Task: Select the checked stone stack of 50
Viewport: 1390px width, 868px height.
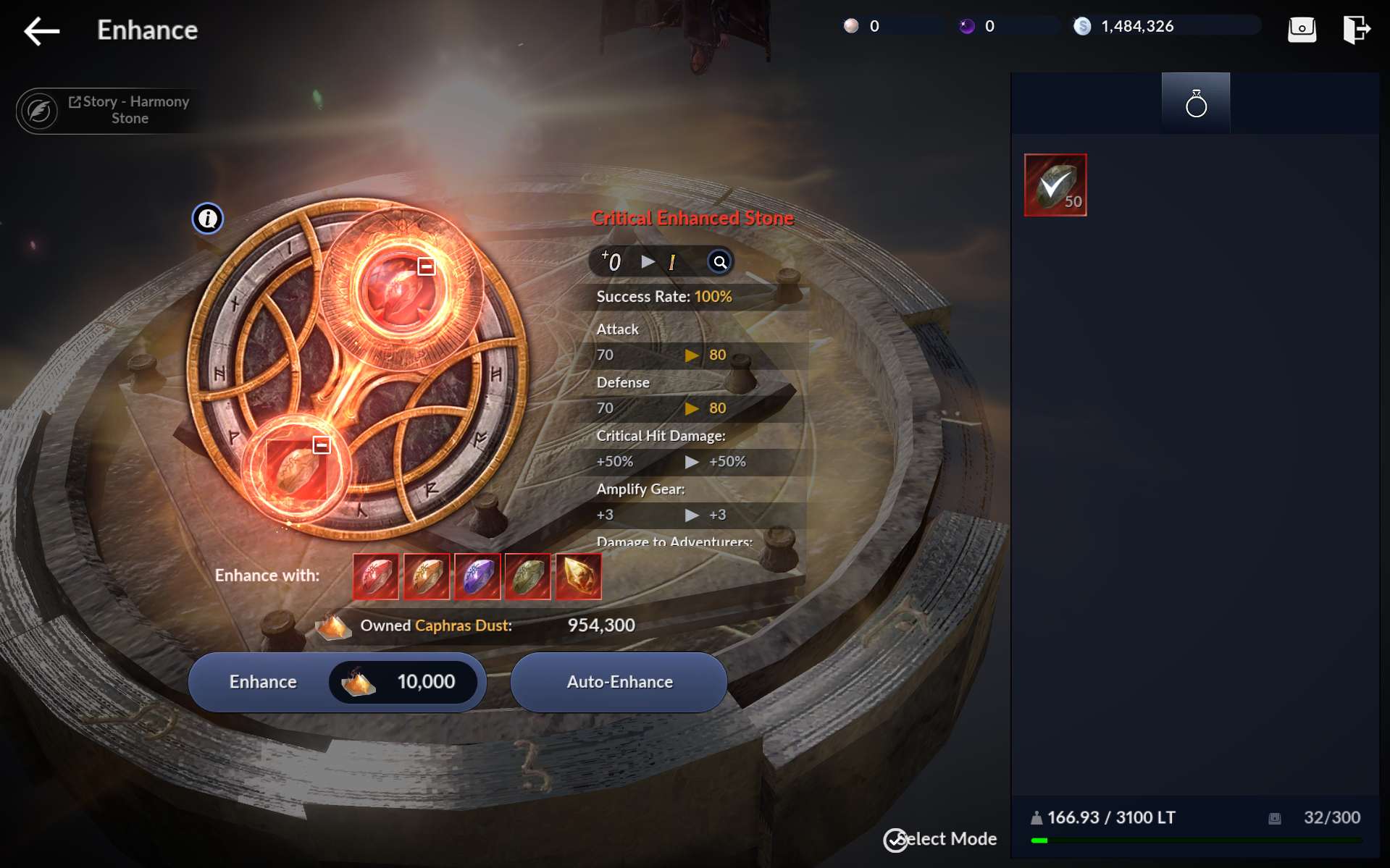Action: coord(1055,185)
